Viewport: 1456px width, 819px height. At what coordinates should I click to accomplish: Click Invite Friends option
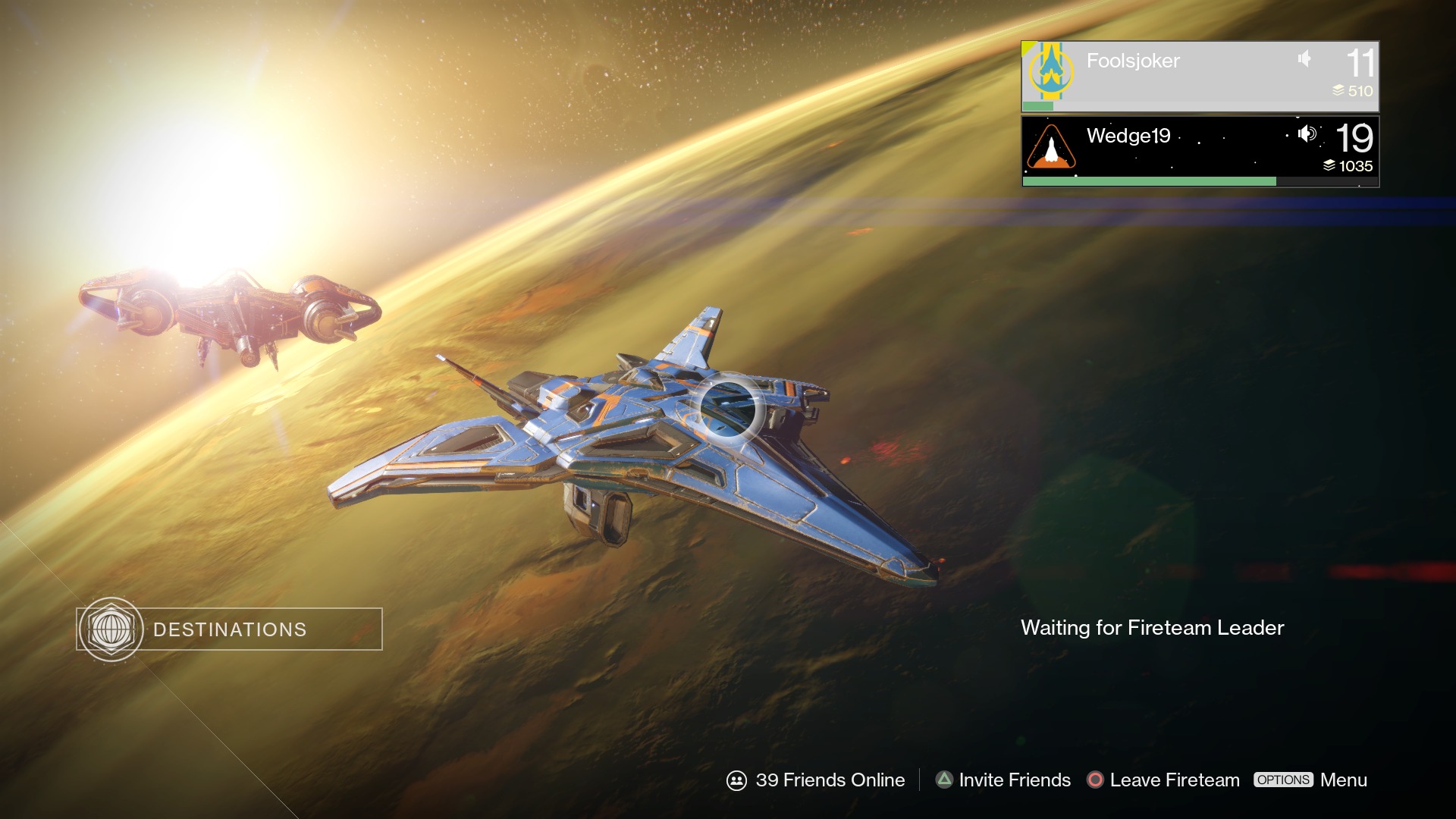(1003, 780)
